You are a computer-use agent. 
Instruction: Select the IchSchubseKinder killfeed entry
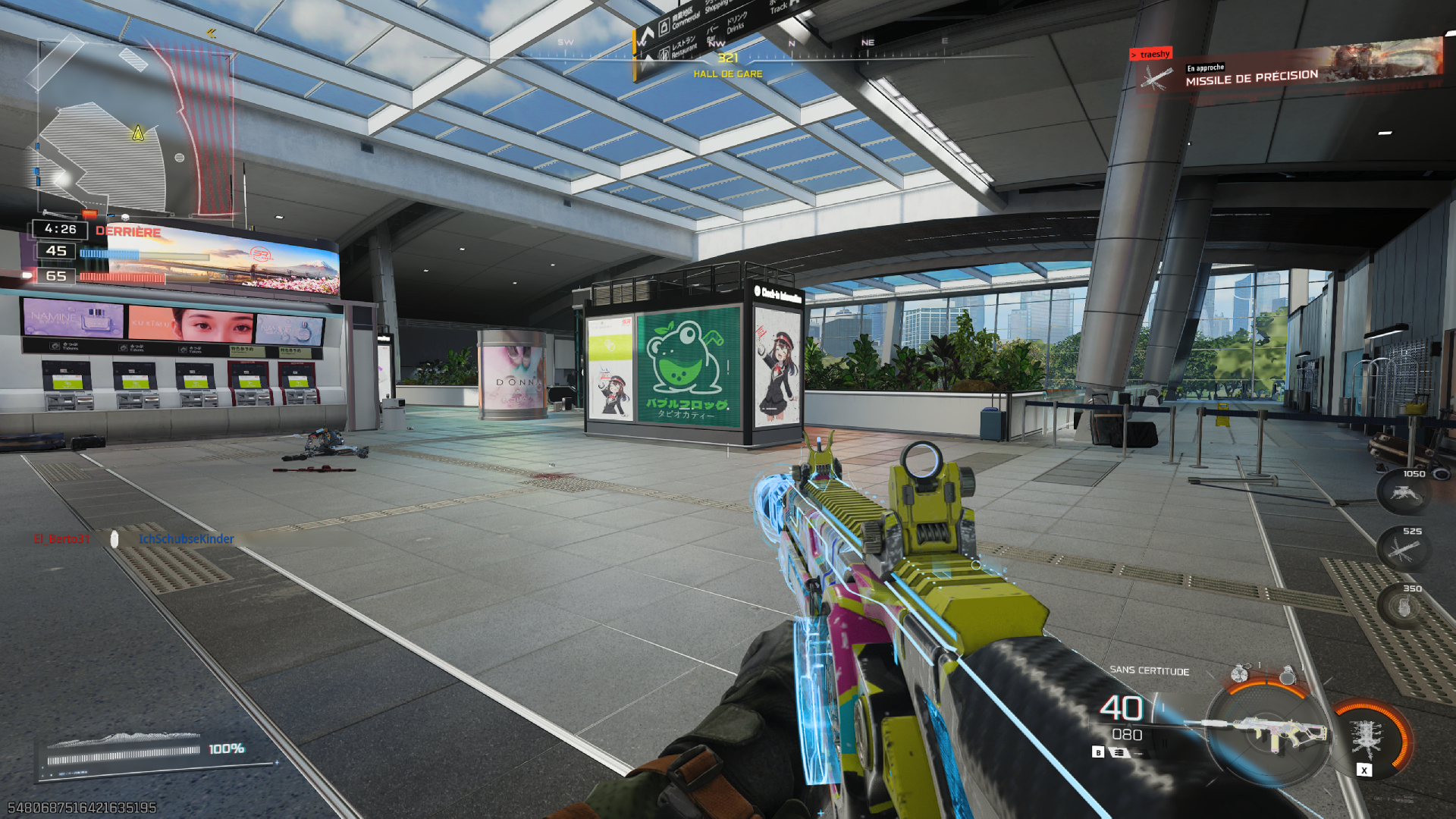(186, 538)
